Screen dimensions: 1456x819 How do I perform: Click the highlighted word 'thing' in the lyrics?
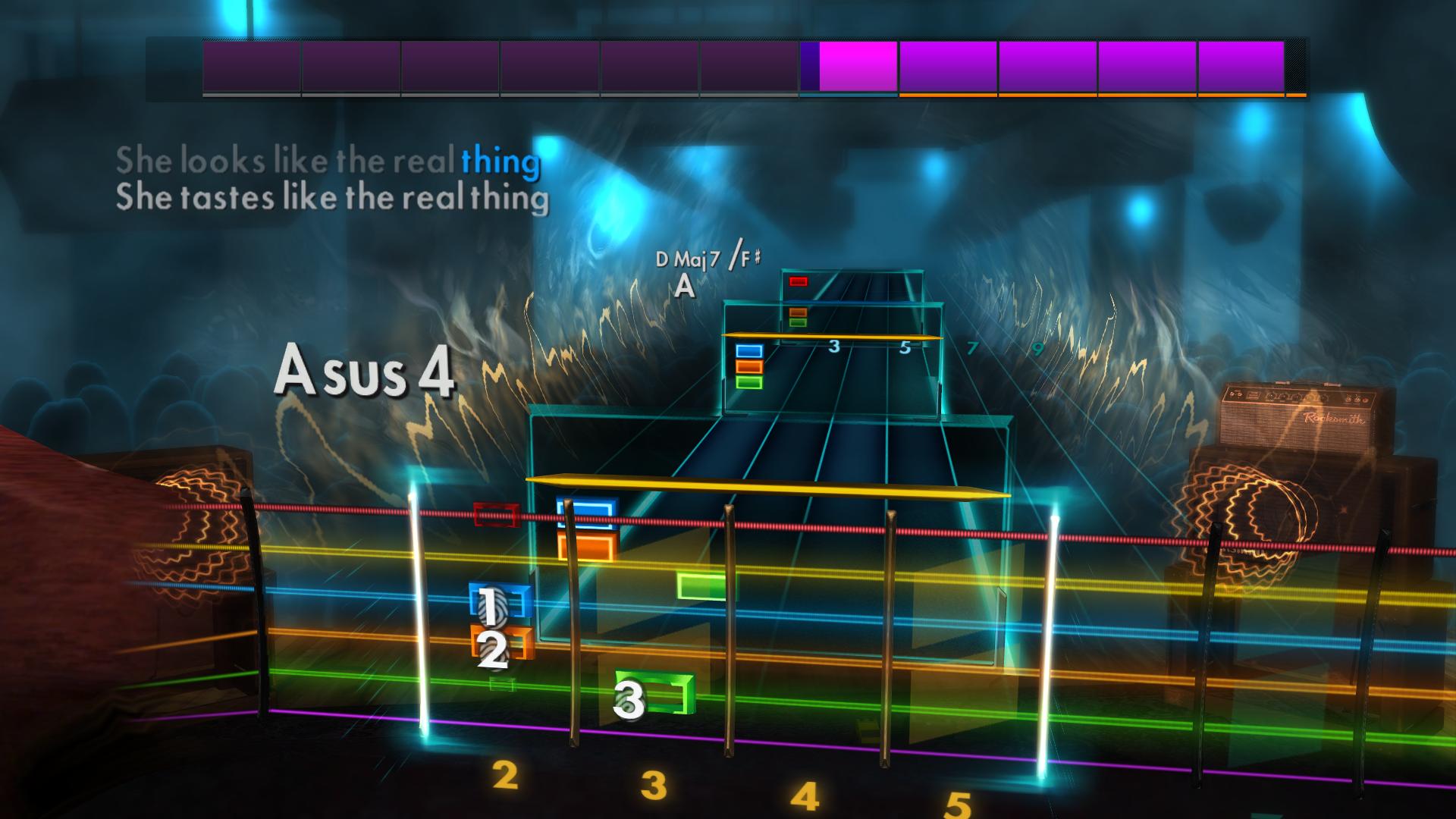(500, 160)
